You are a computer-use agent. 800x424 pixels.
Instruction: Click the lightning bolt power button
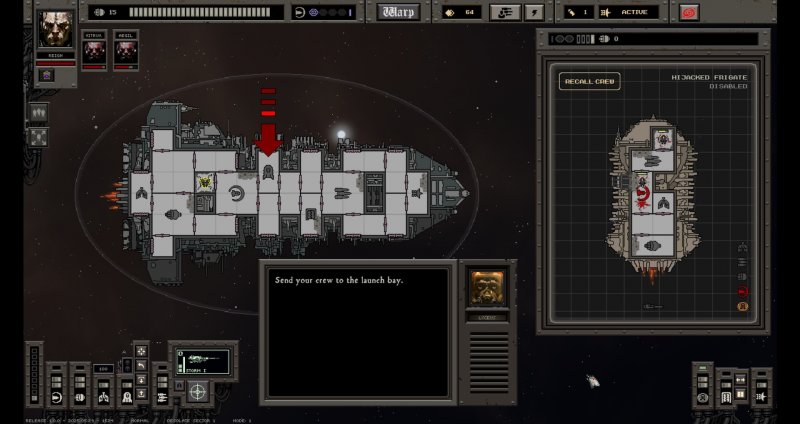[535, 13]
